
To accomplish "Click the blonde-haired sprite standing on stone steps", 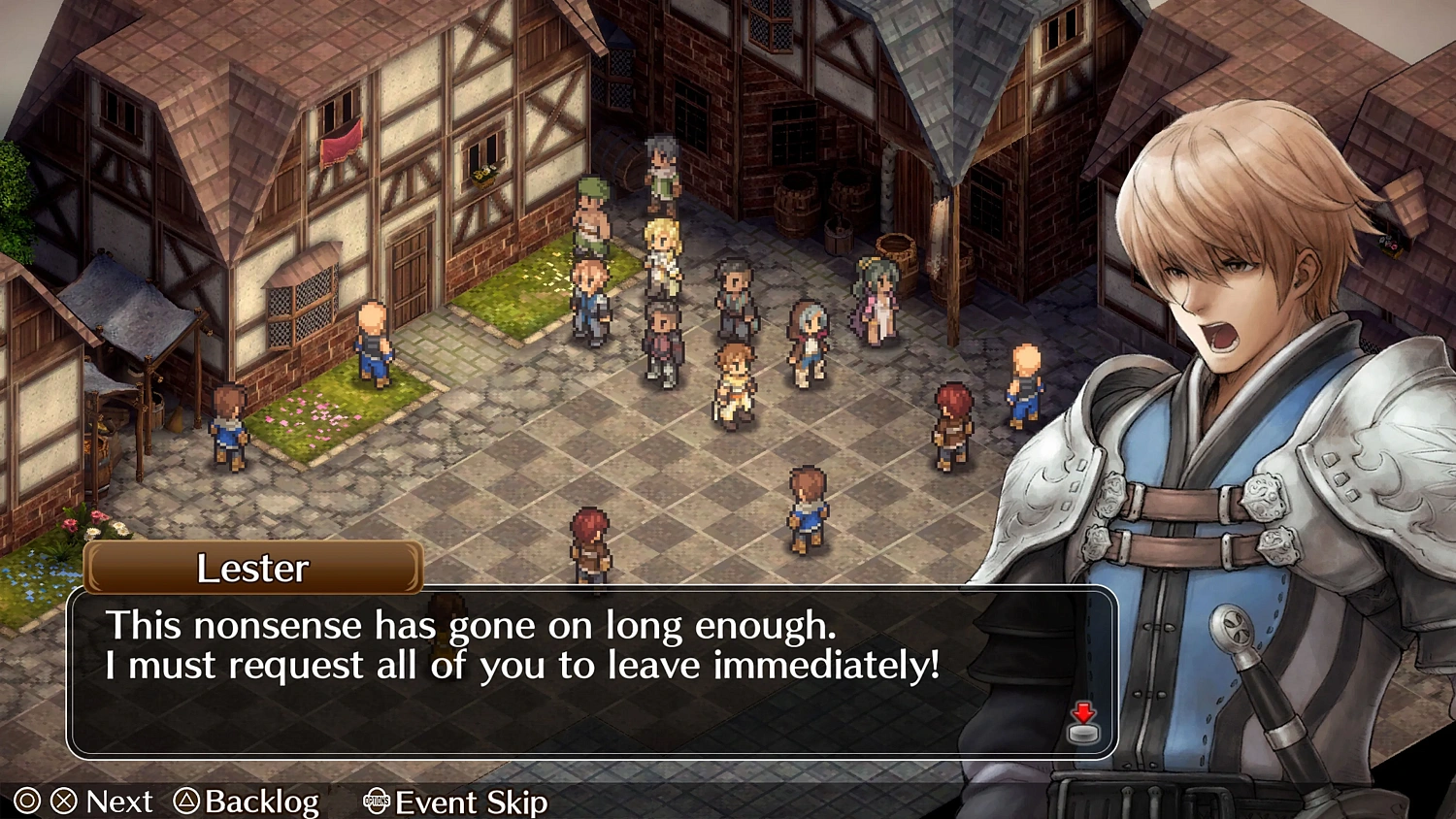I will 664,247.
